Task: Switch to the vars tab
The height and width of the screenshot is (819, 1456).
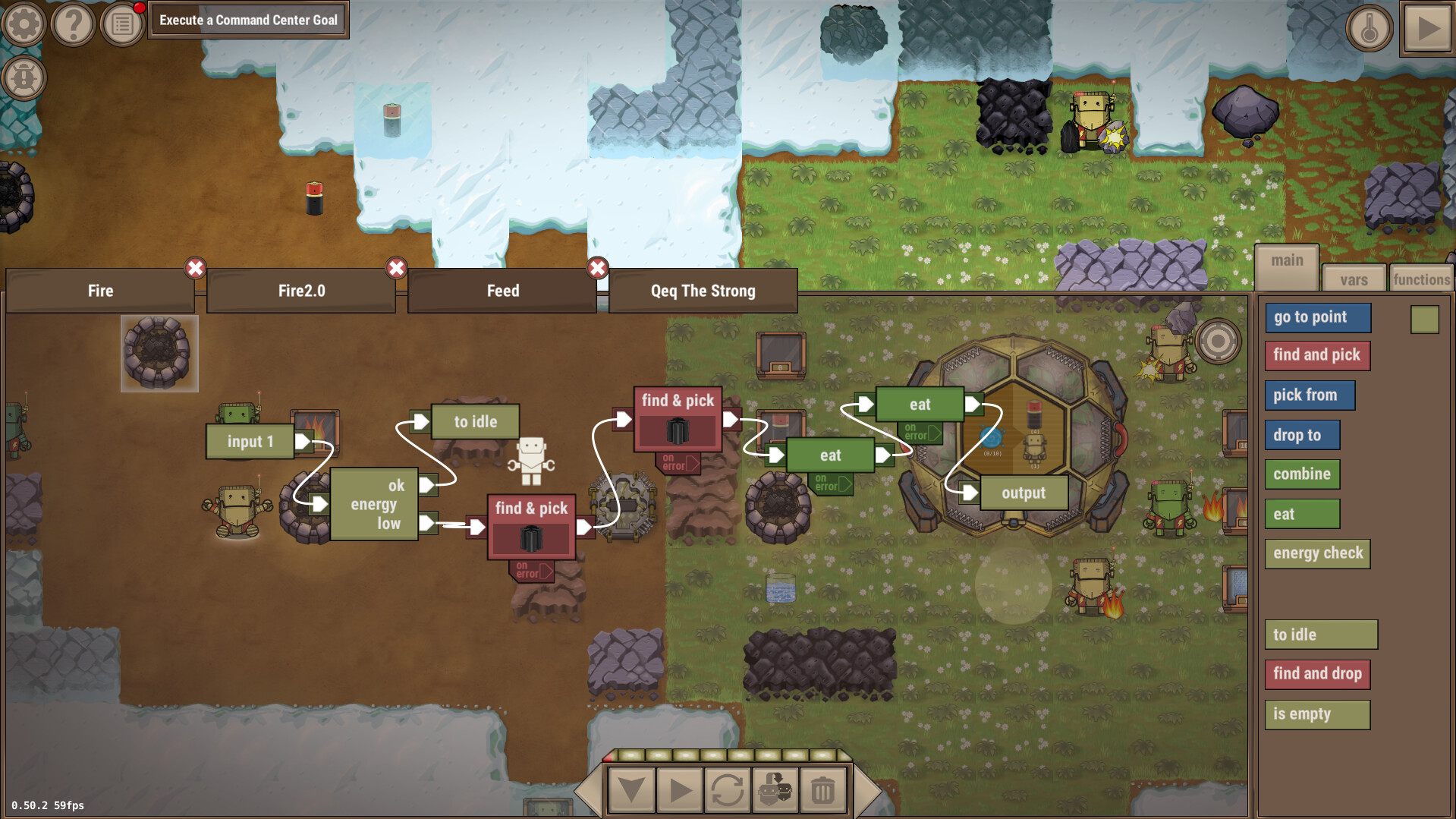Action: click(1354, 278)
